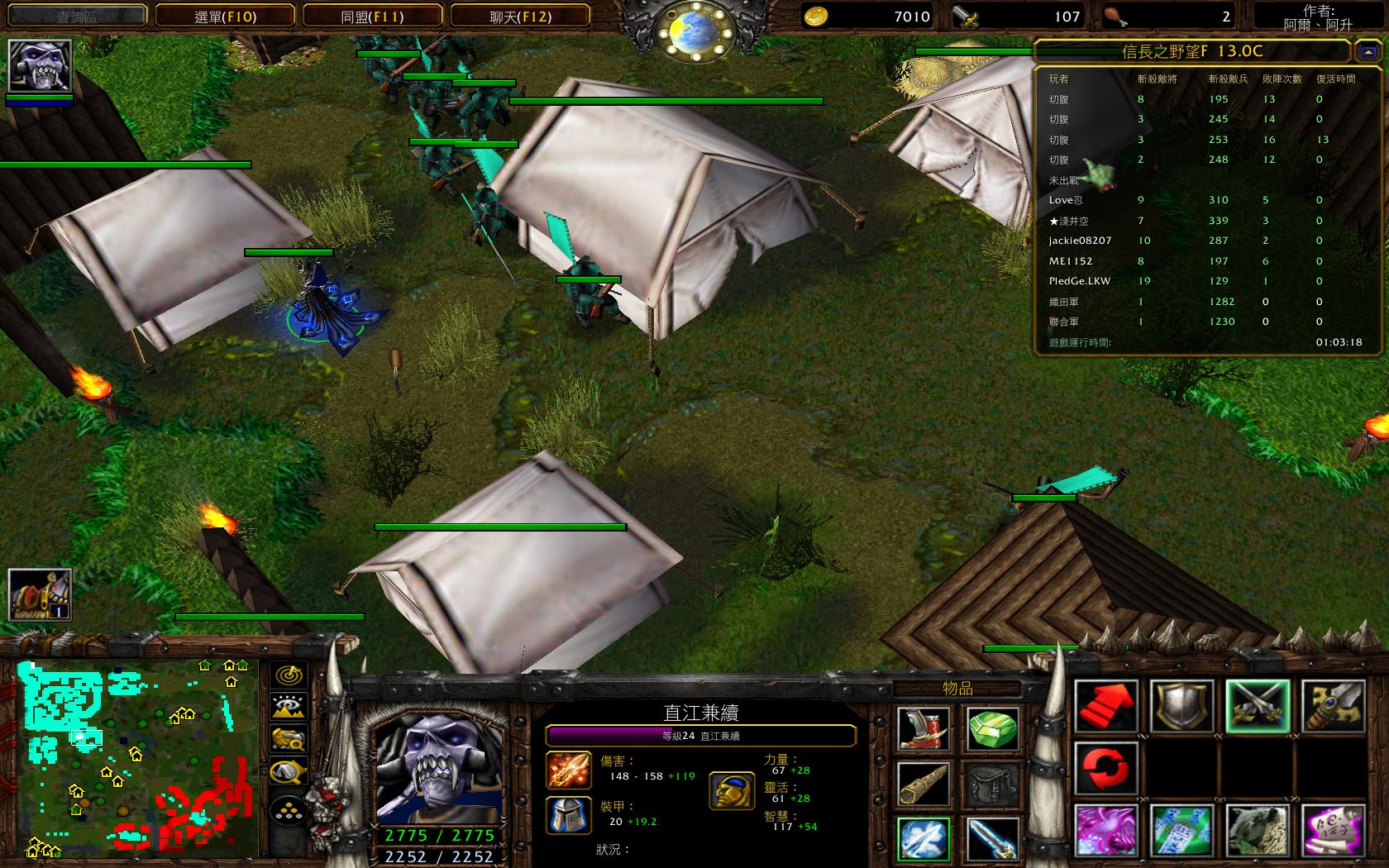The image size is (1389, 868).
Task: Activate the shield Hold Position command
Action: [1182, 707]
